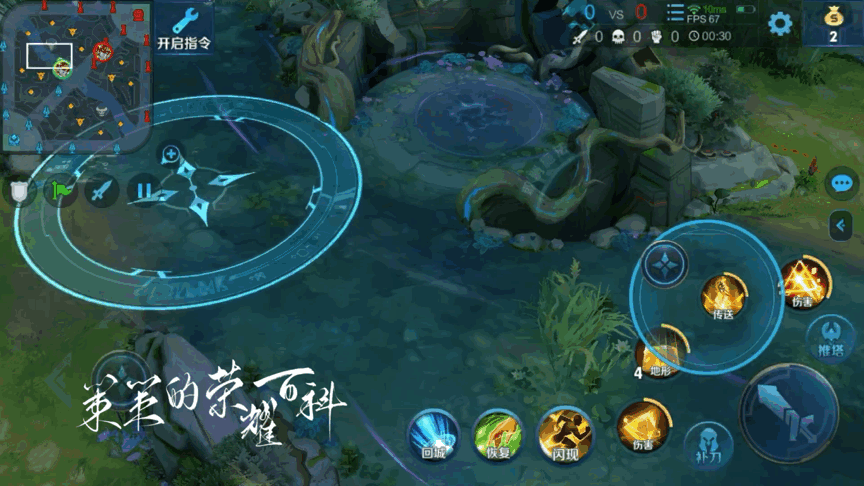
Task: Use the 恢复 heal spell
Action: coord(497,434)
